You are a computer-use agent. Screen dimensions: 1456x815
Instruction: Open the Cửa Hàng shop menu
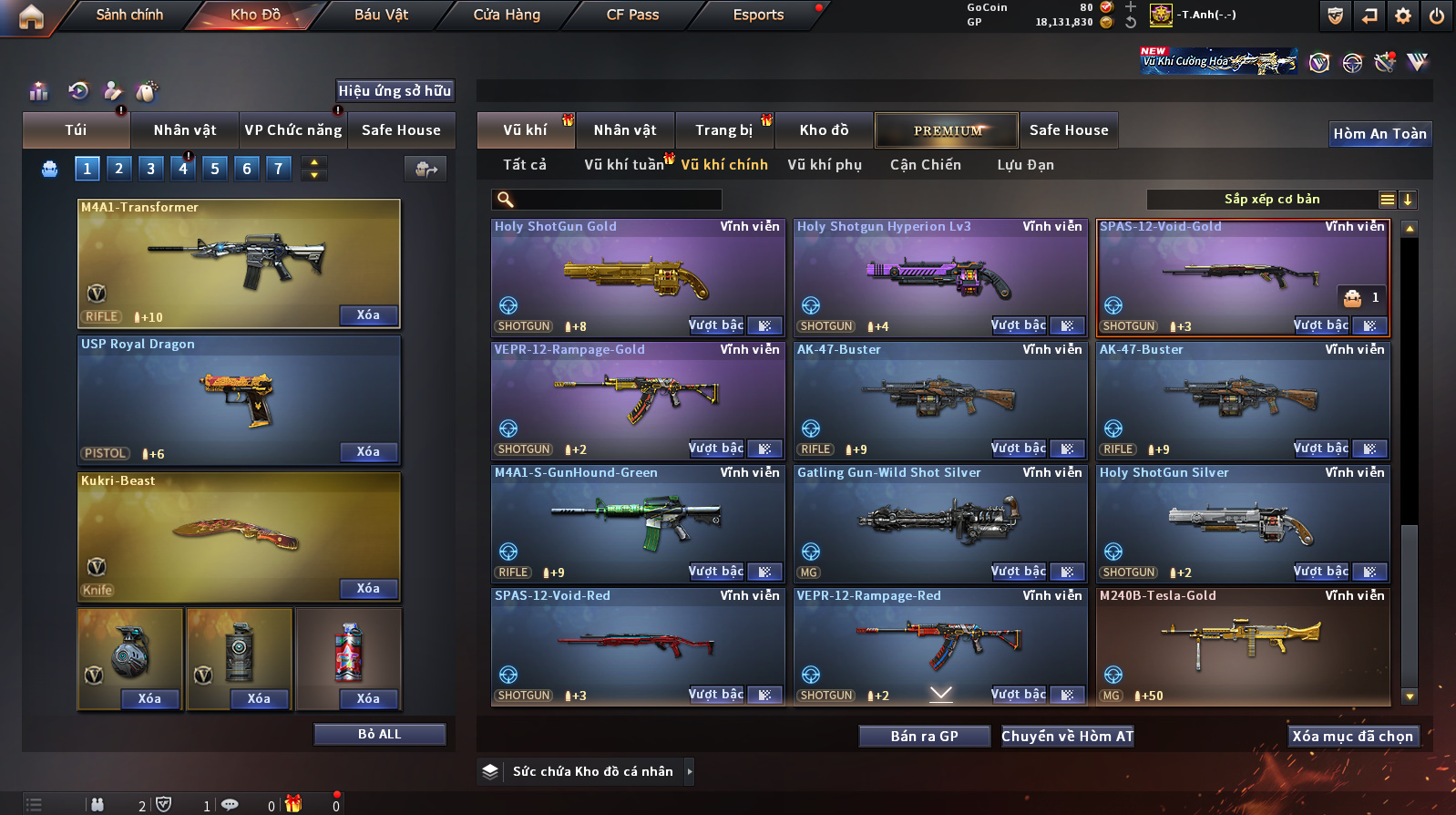pos(507,15)
